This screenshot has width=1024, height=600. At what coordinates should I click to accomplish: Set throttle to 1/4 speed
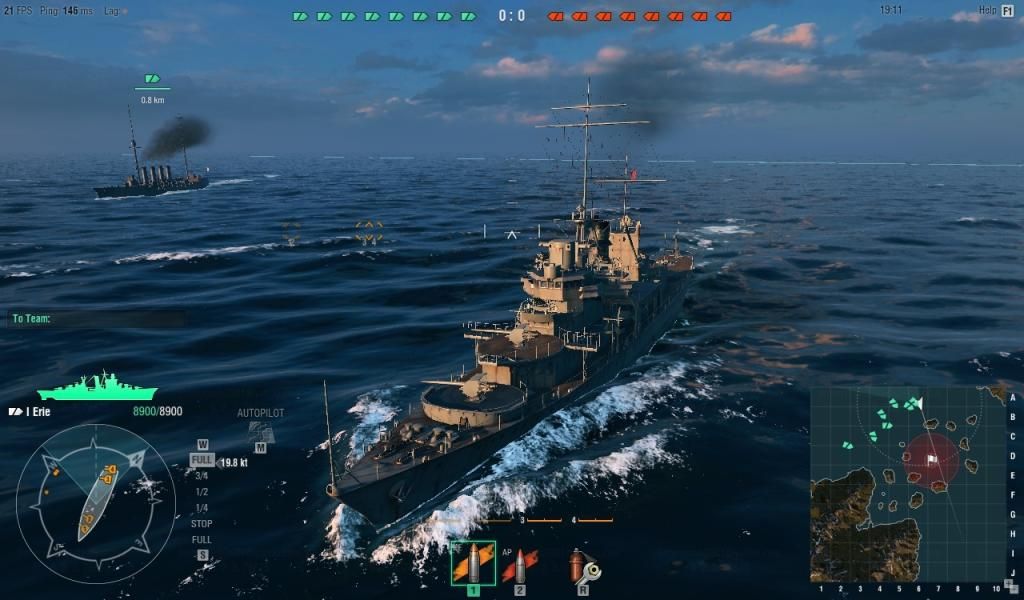pos(201,508)
